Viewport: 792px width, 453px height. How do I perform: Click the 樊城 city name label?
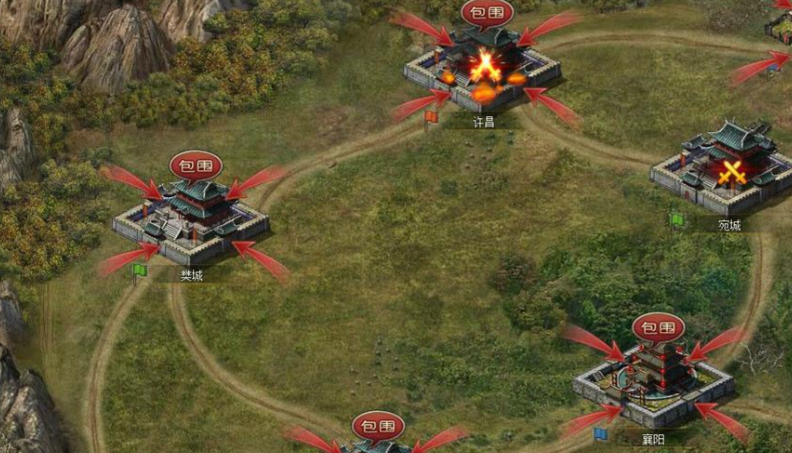[x=191, y=275]
